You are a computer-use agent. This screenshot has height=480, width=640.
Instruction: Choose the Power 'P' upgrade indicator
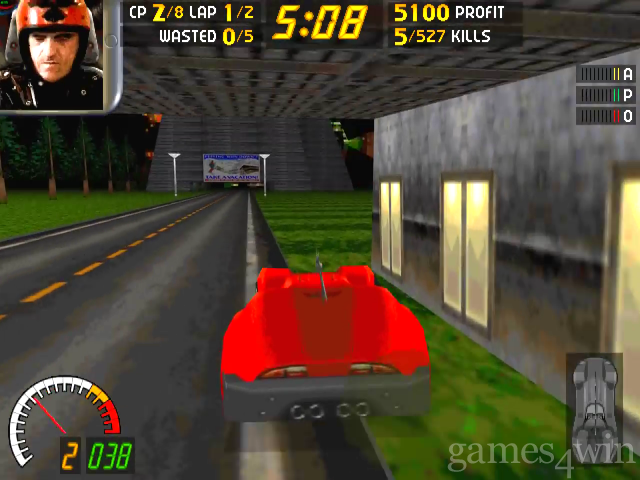[x=606, y=95]
